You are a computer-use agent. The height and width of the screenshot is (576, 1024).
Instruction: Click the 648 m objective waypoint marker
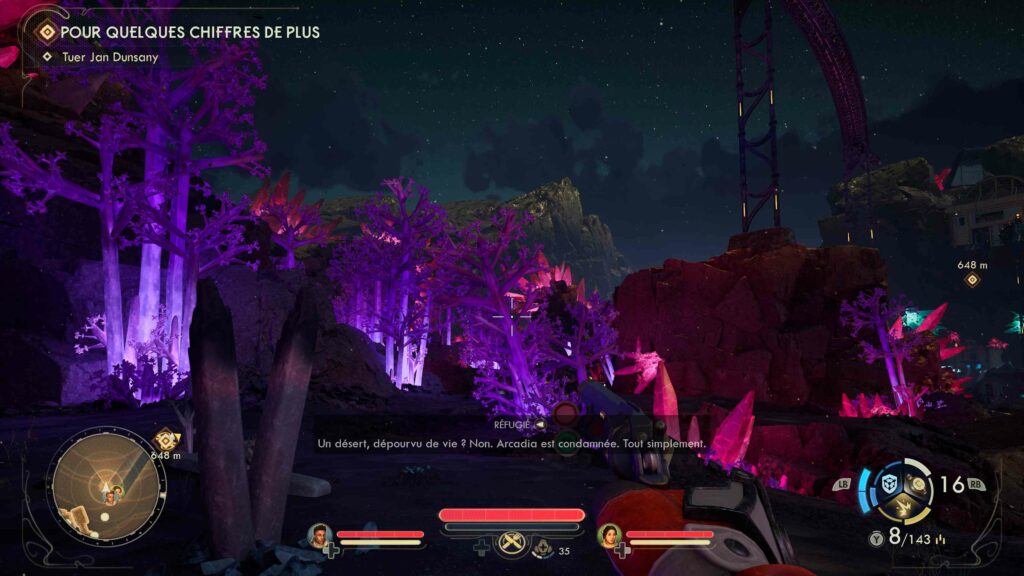[971, 279]
